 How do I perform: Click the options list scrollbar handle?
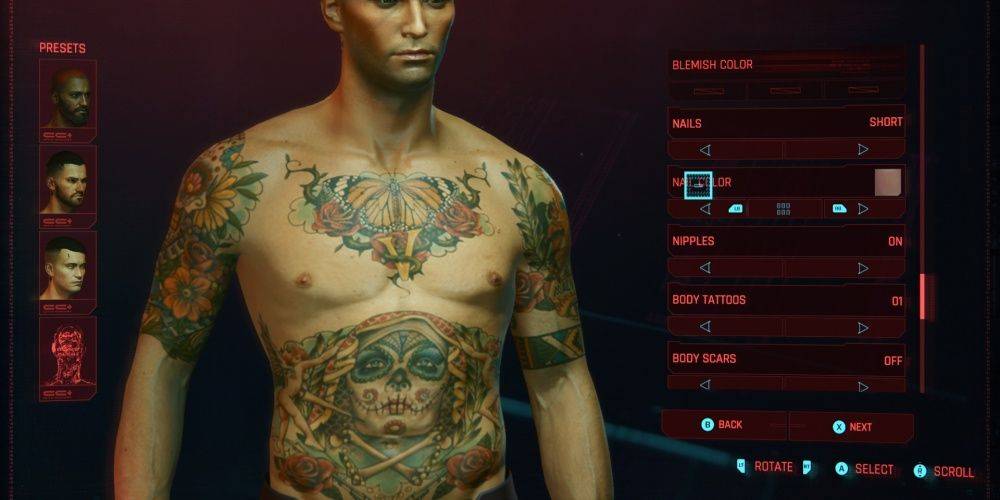point(923,295)
